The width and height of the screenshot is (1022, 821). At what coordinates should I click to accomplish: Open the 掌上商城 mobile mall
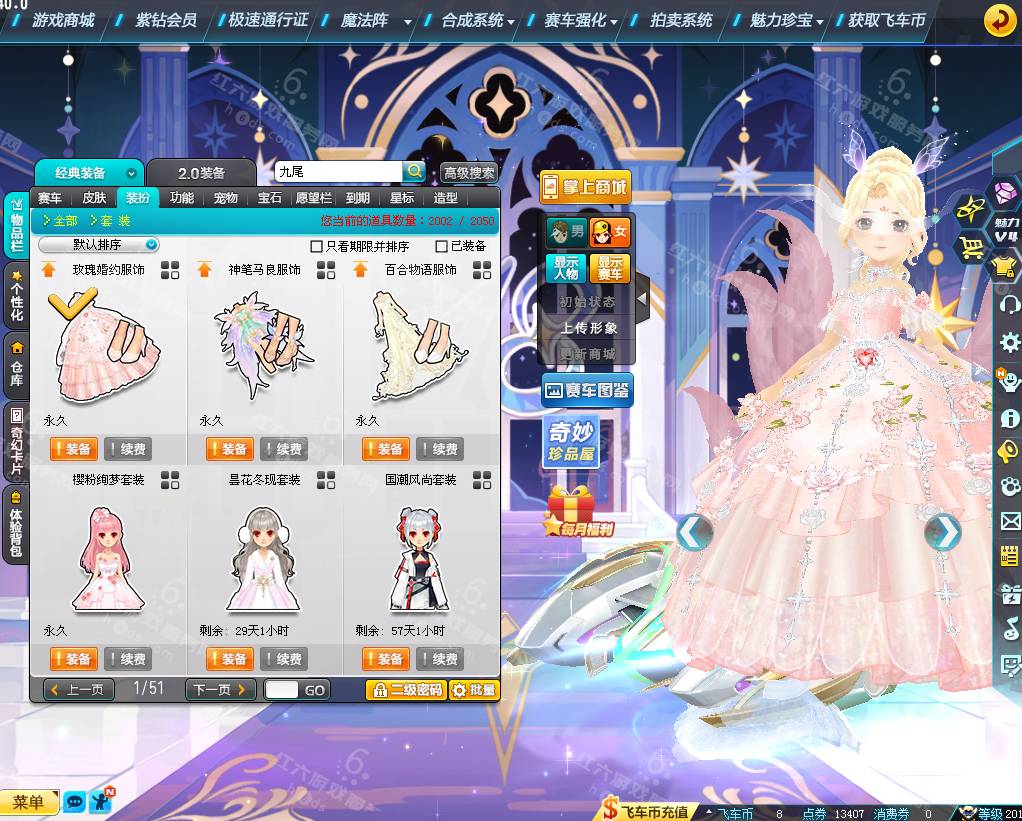coord(585,187)
